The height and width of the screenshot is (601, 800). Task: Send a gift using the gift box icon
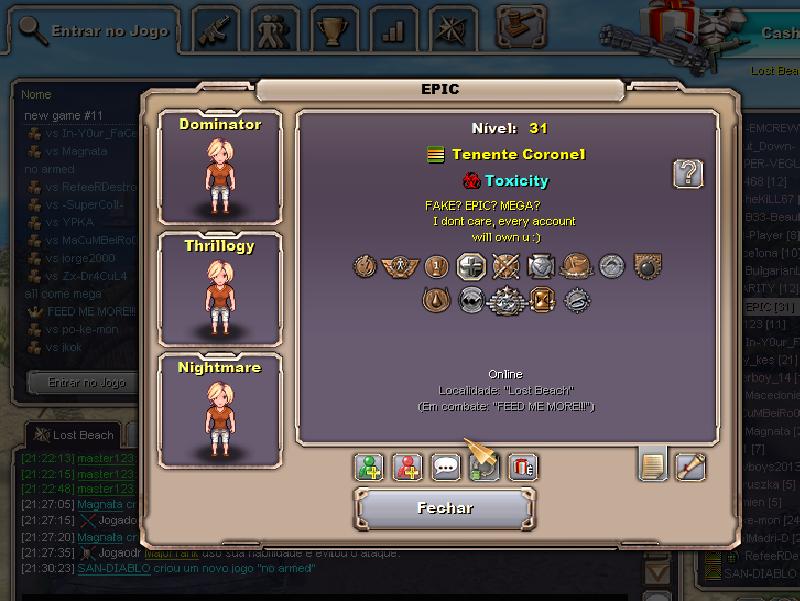[522, 467]
